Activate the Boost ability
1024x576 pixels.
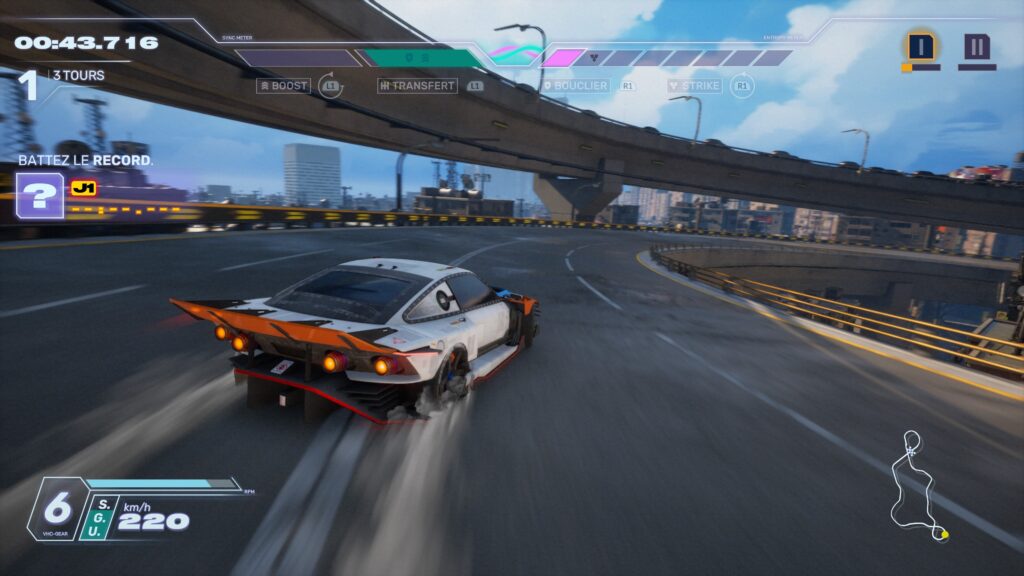[x=284, y=86]
